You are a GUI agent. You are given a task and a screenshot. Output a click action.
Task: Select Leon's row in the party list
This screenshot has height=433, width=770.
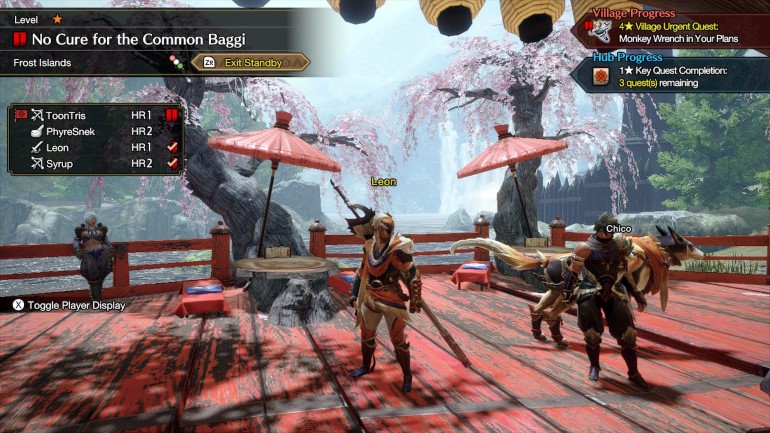[x=95, y=147]
